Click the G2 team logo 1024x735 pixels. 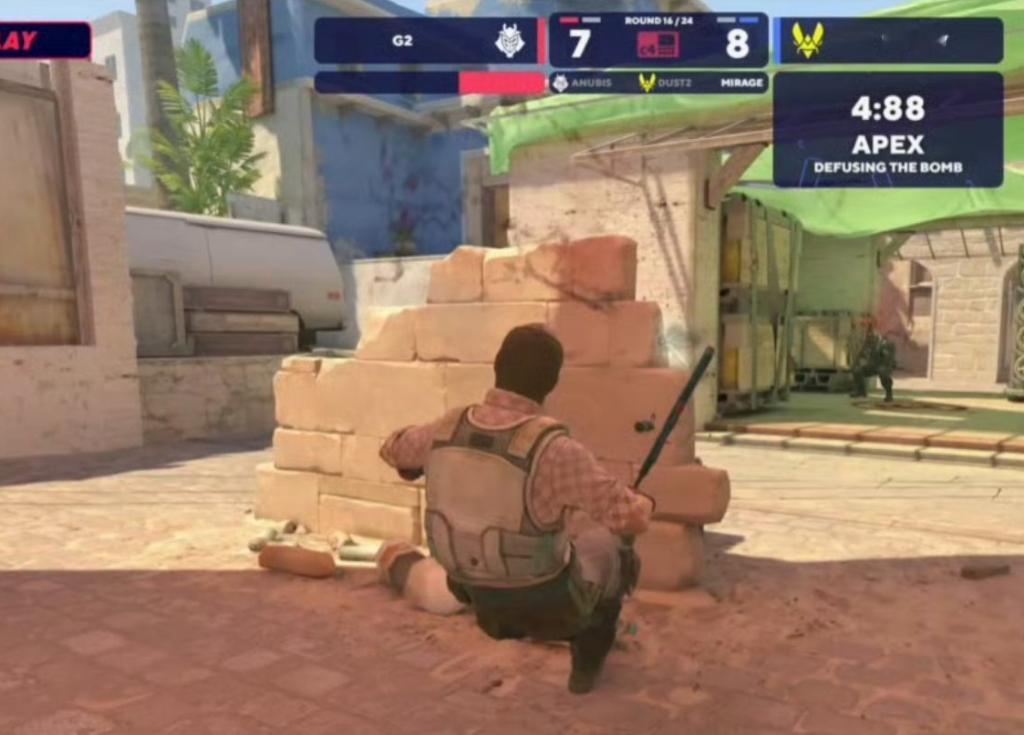coord(510,41)
